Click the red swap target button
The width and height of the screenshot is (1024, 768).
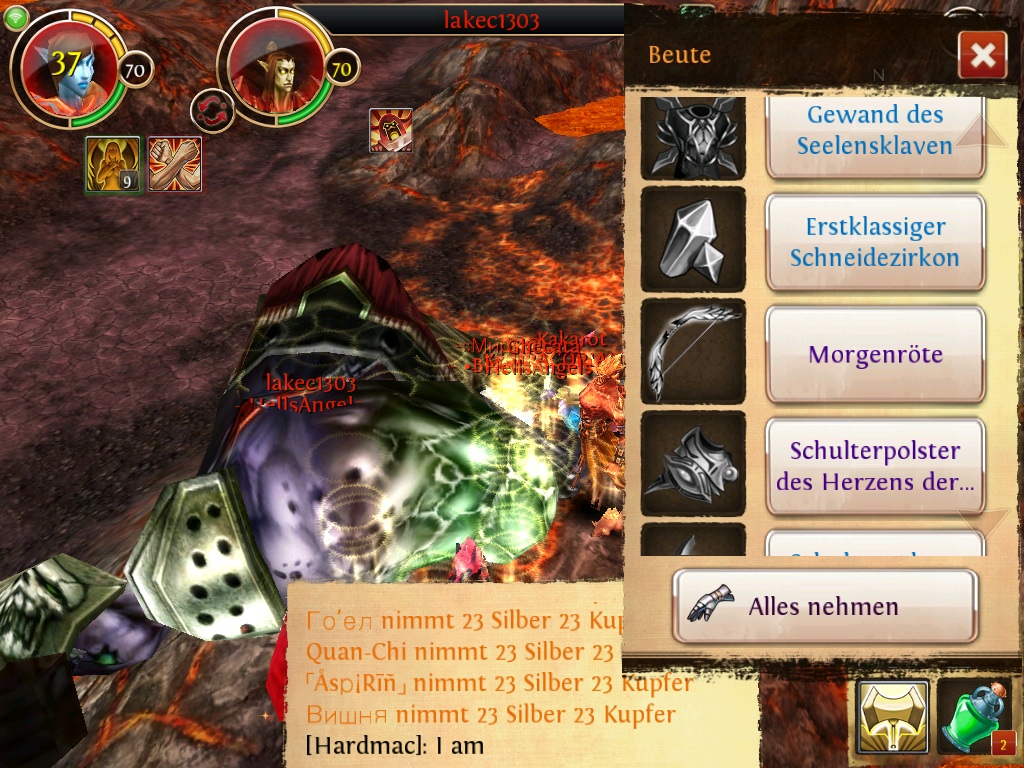point(212,110)
